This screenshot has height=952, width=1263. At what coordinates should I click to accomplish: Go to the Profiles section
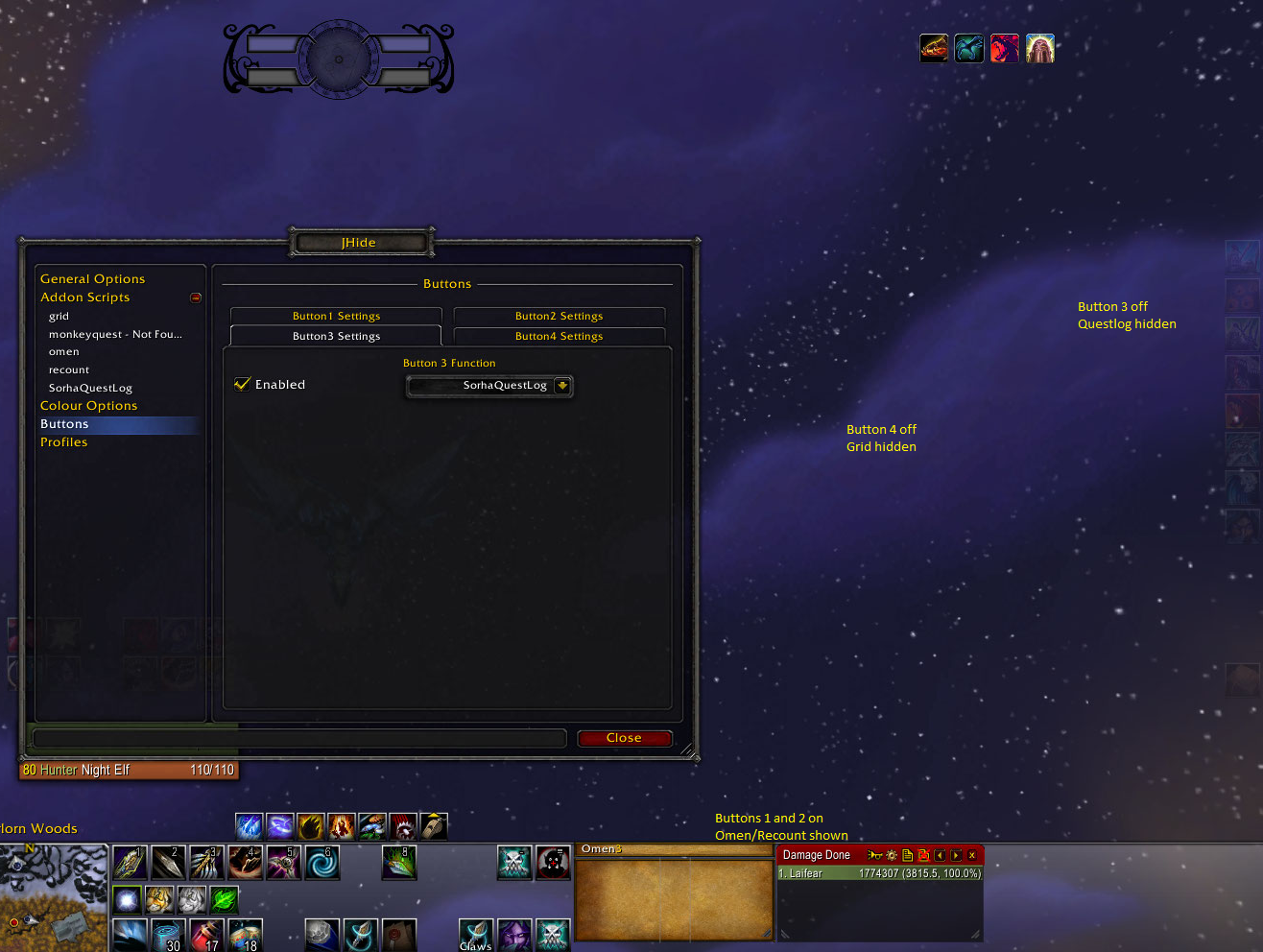coord(63,442)
